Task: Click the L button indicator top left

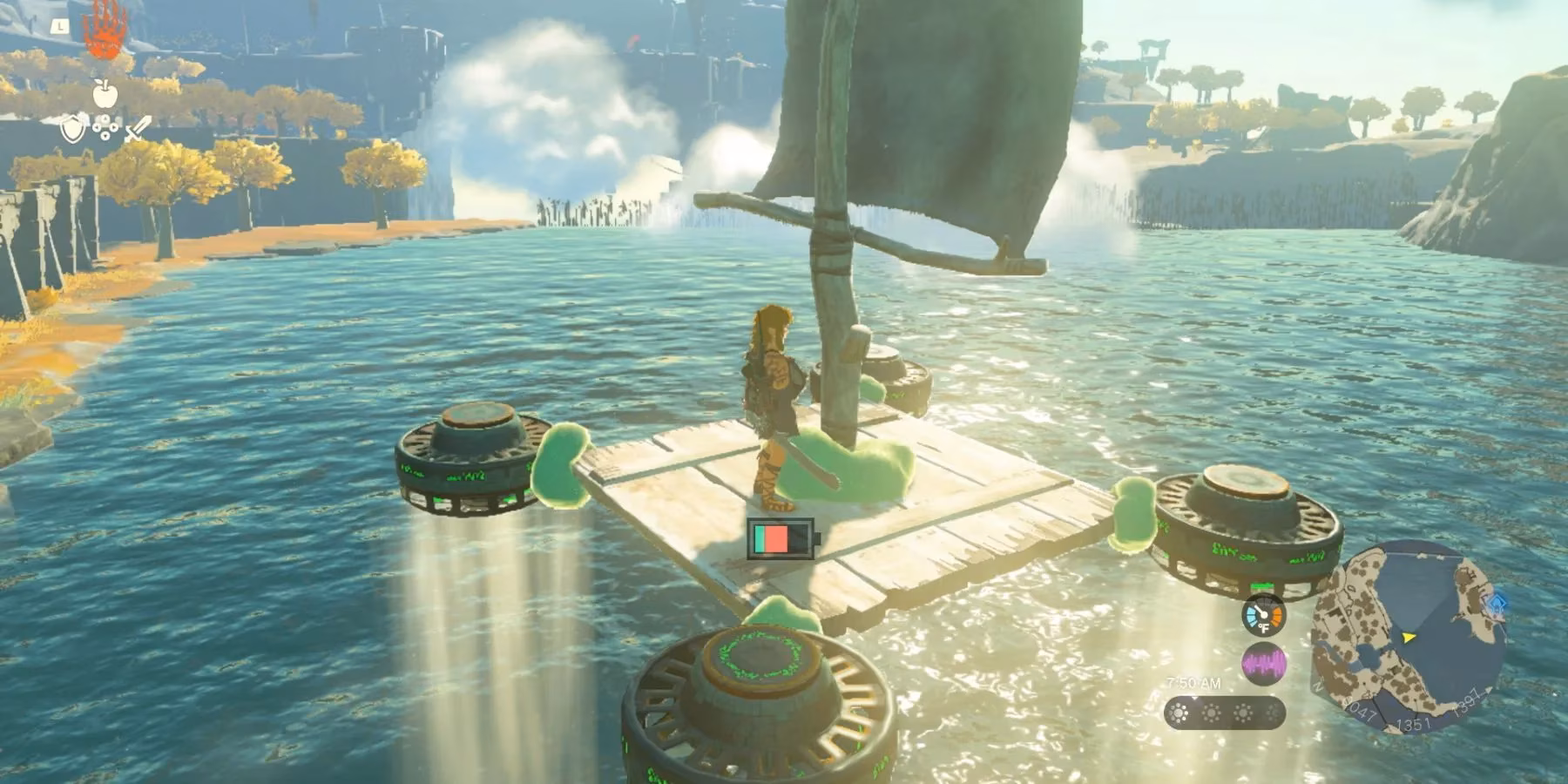Action: pos(59,26)
